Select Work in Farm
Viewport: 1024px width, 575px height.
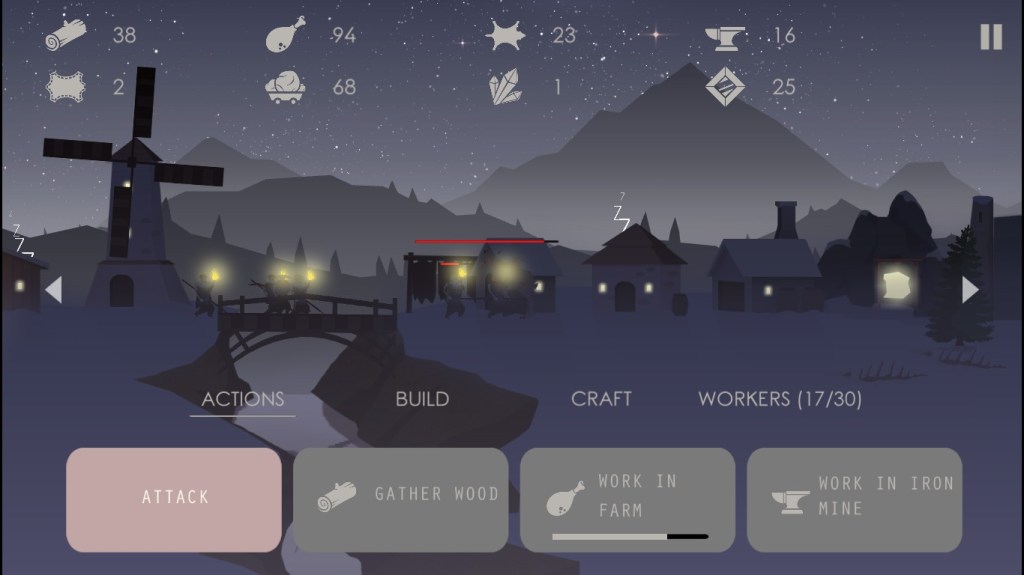627,499
